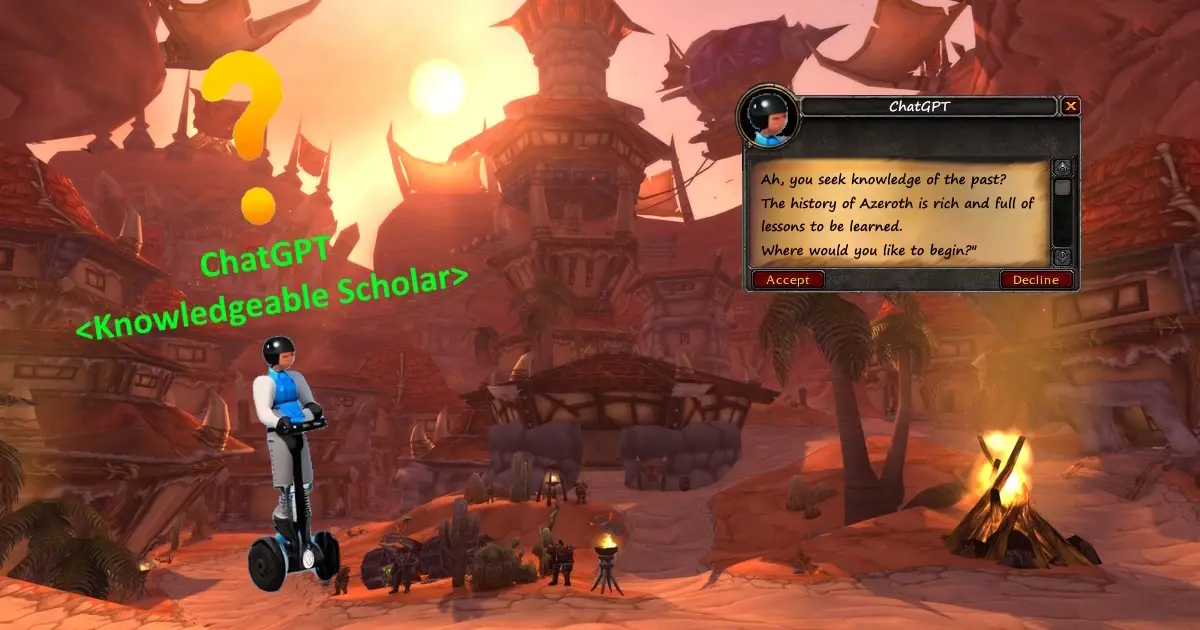Click the dialogue scrollbar's up arrow
This screenshot has width=1200, height=630.
1062,167
